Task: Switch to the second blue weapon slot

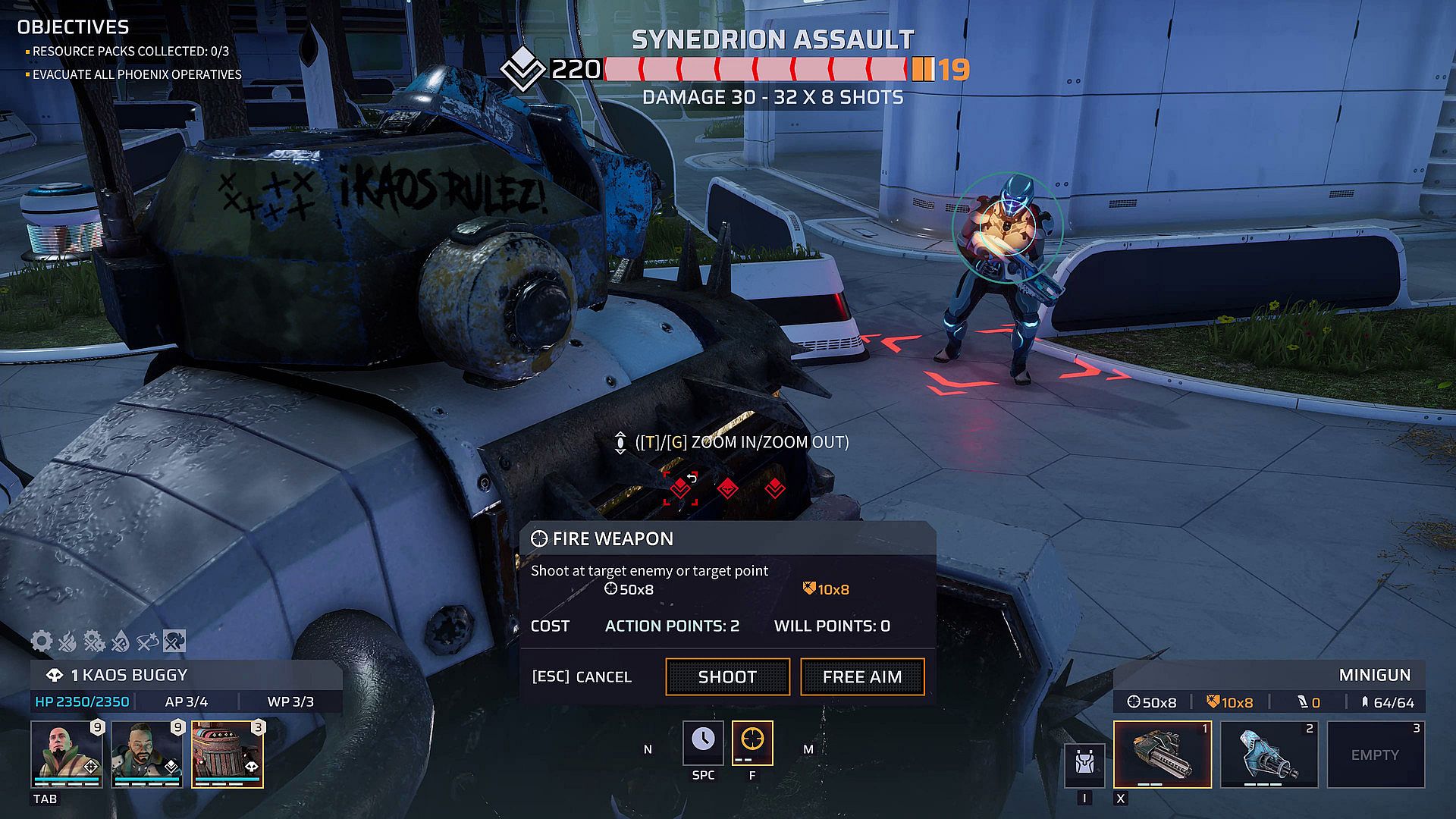Action: click(x=1269, y=754)
